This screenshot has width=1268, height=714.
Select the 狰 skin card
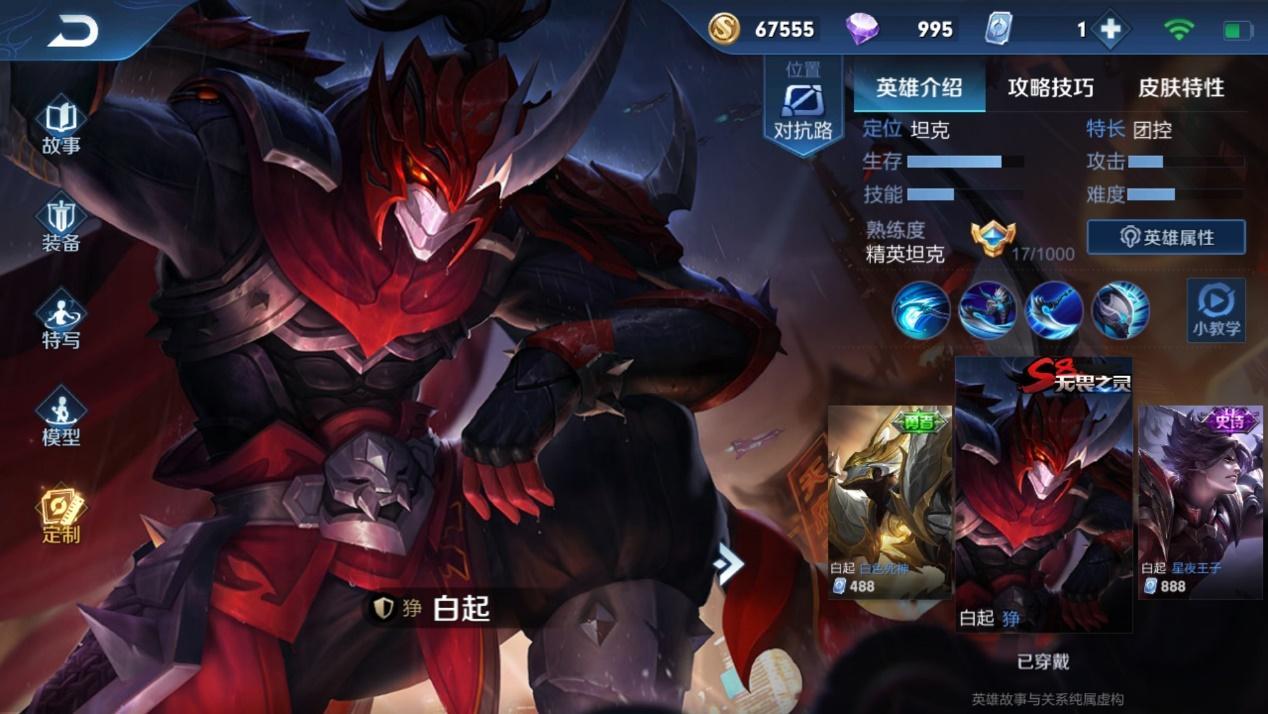click(1043, 495)
